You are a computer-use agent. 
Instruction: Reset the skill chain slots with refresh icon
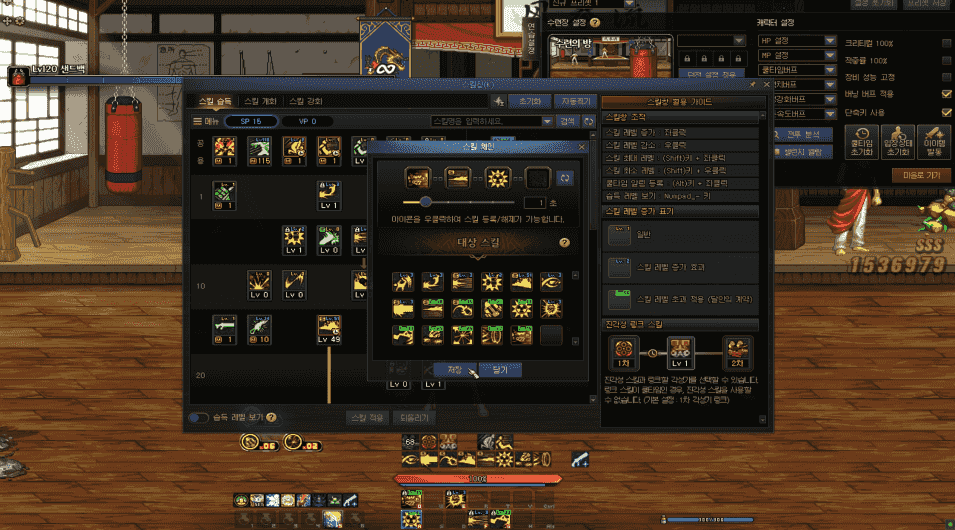coord(566,177)
